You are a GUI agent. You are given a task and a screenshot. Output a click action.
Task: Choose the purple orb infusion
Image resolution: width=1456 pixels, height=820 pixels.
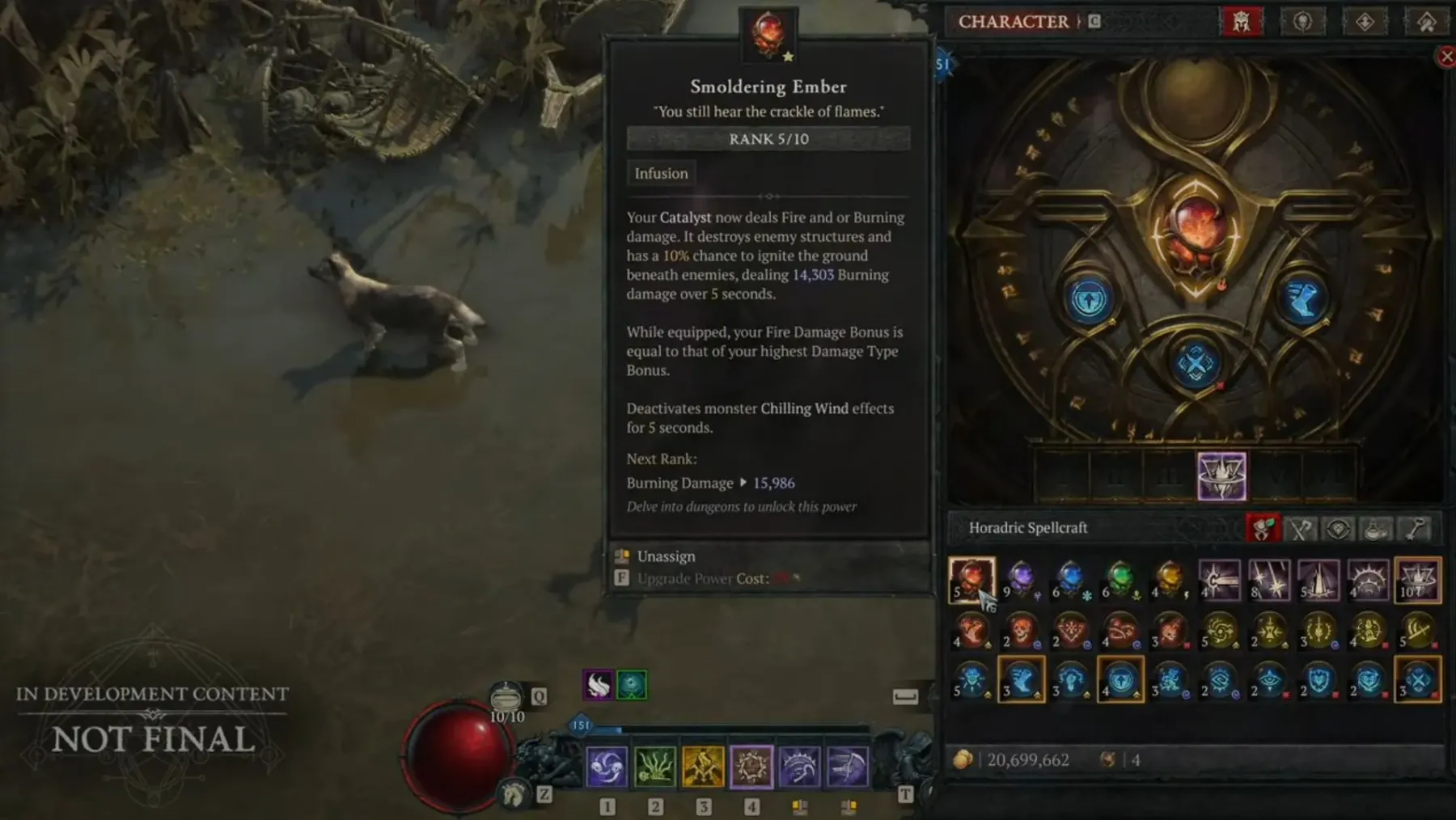[1021, 579]
